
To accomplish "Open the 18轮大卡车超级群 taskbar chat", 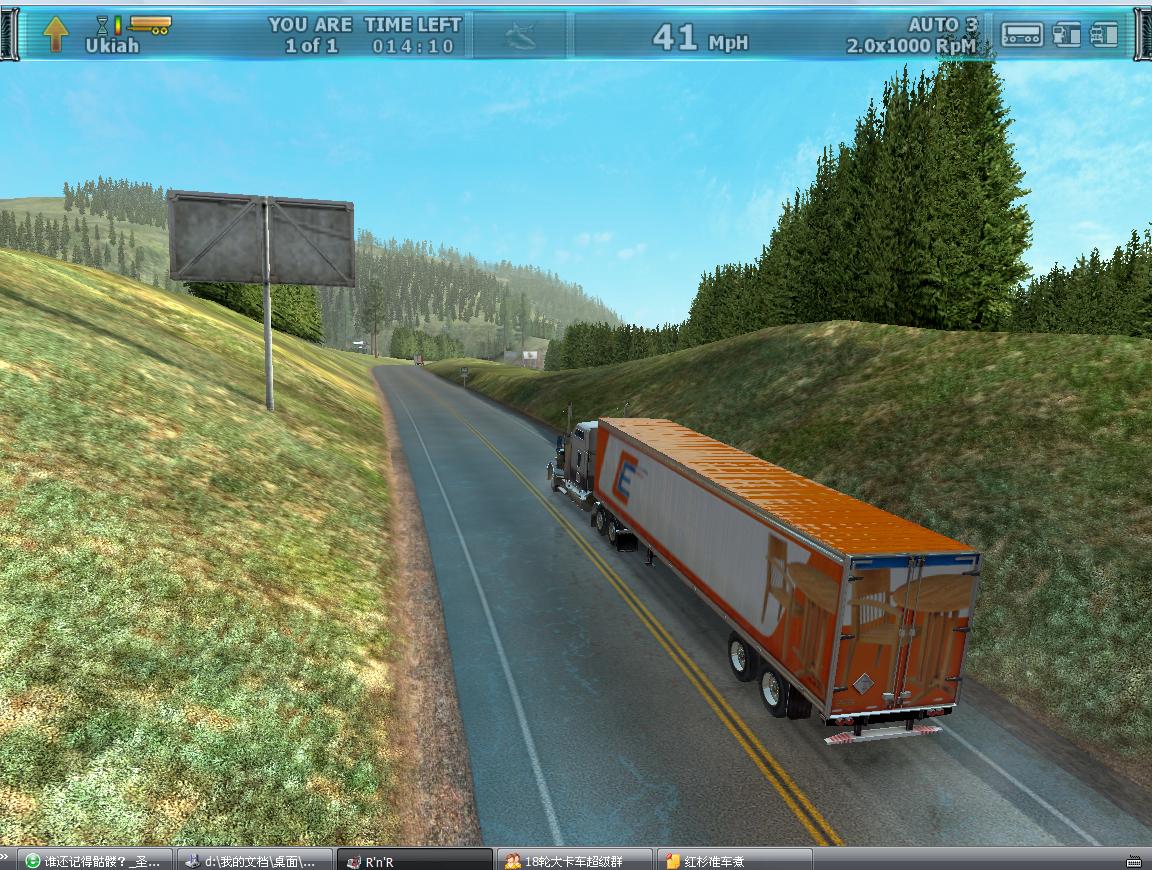I will [575, 861].
